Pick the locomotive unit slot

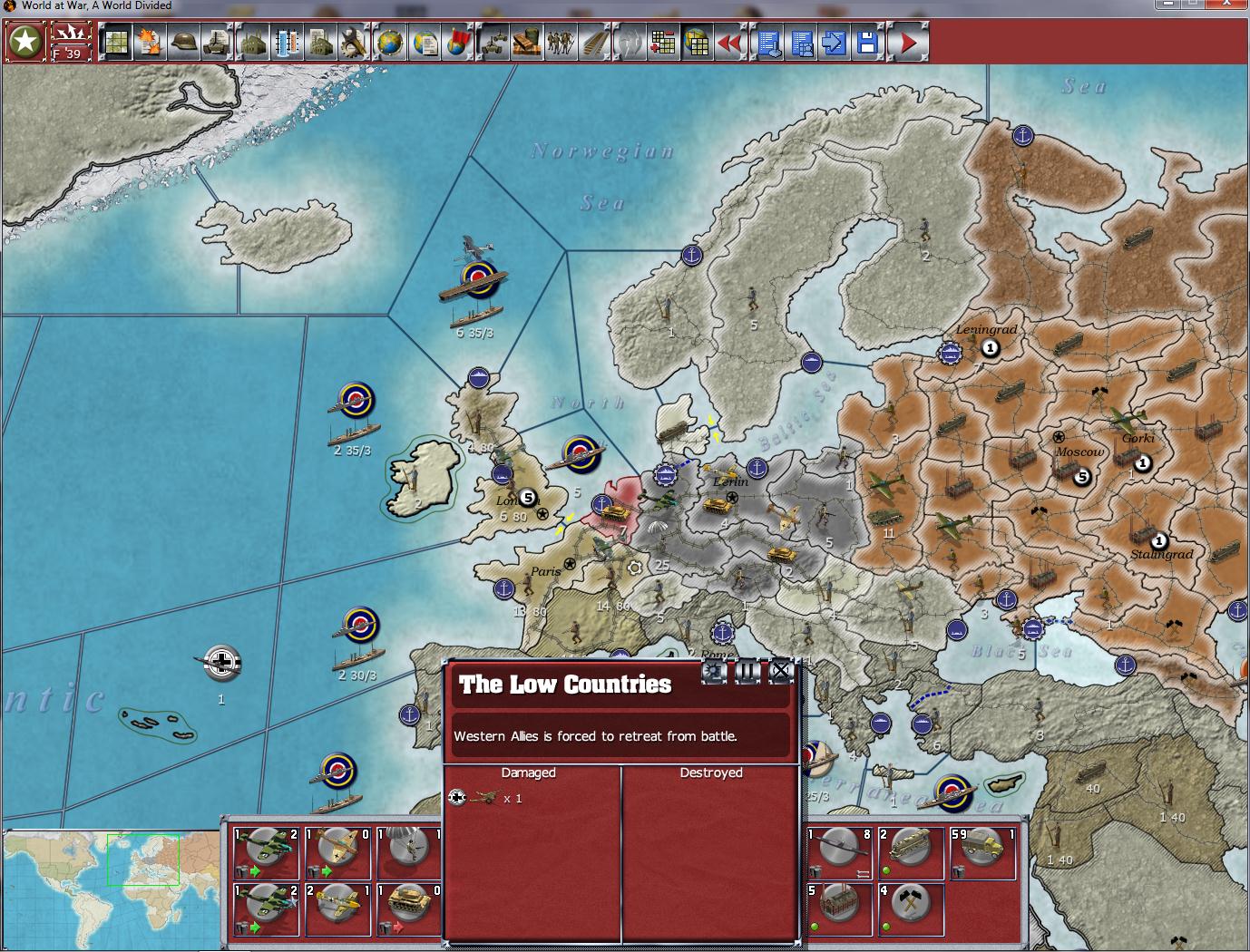pyautogui.click(x=910, y=851)
